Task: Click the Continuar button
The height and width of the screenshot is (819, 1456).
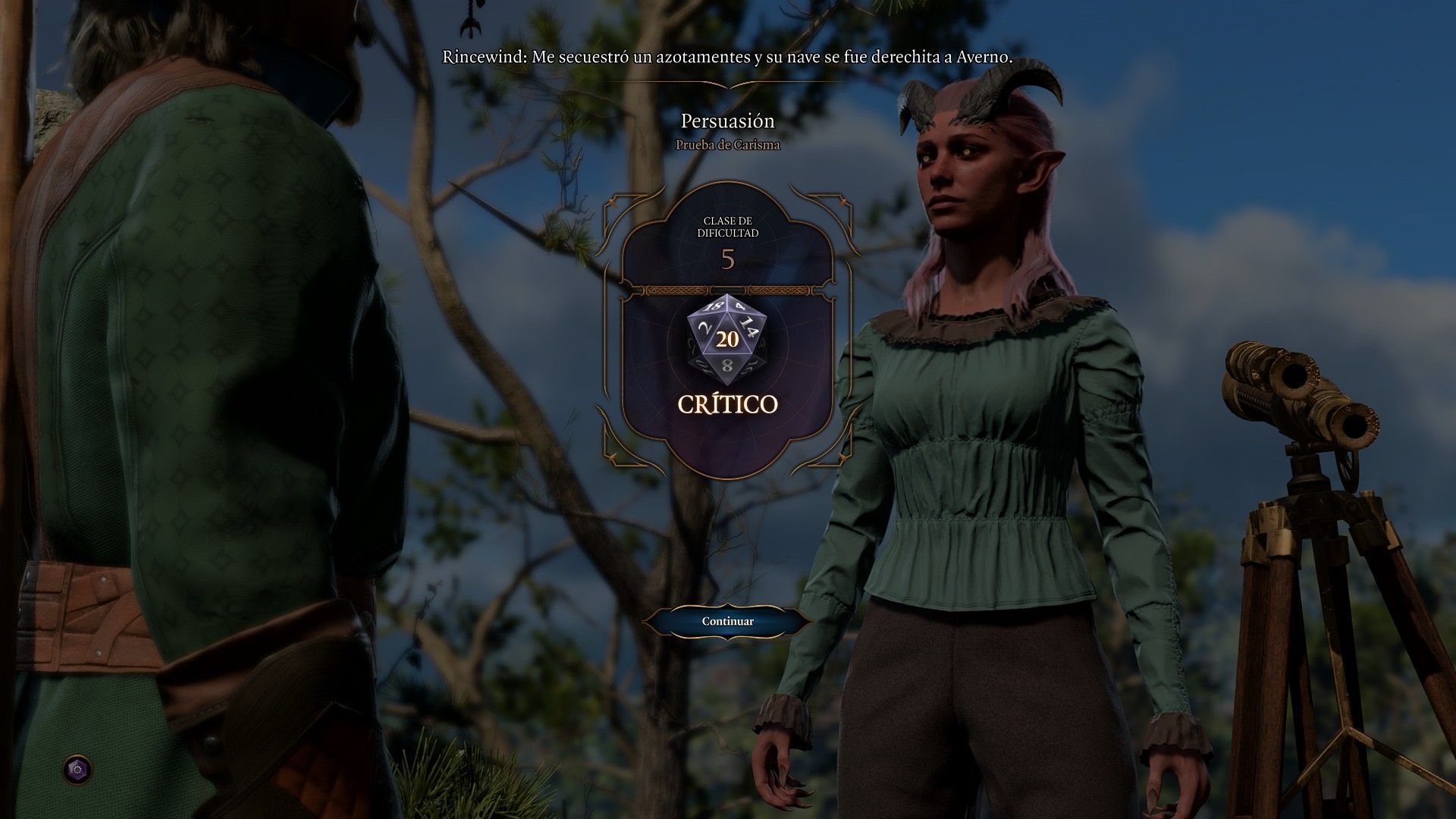Action: 727,621
